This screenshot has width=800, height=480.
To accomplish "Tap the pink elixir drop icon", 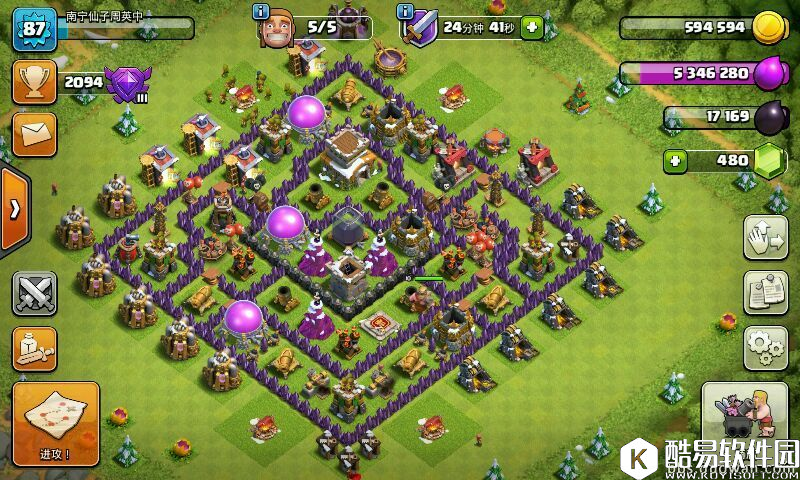I will coord(770,73).
